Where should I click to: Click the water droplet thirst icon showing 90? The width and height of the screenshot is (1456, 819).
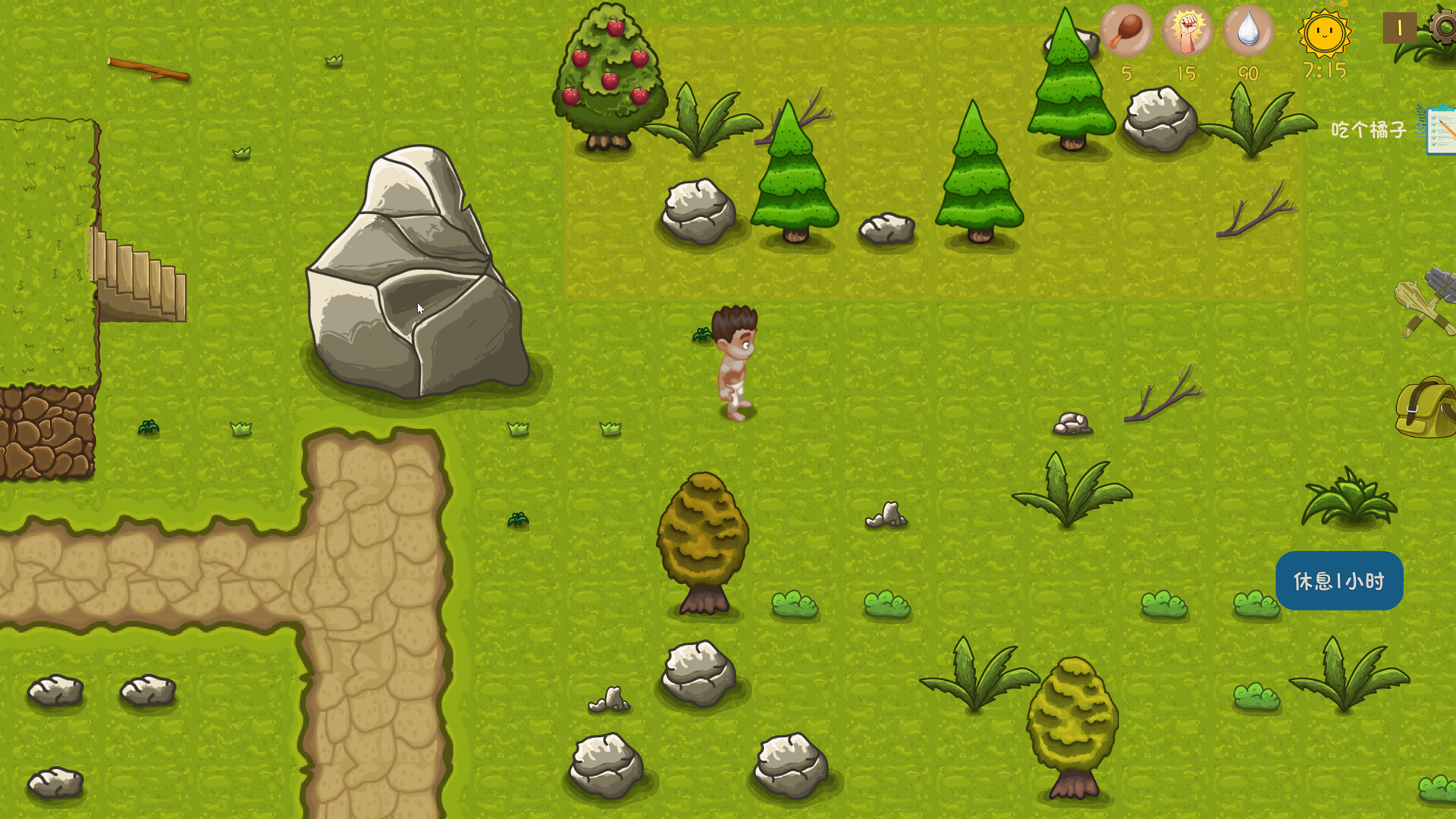click(x=1247, y=32)
